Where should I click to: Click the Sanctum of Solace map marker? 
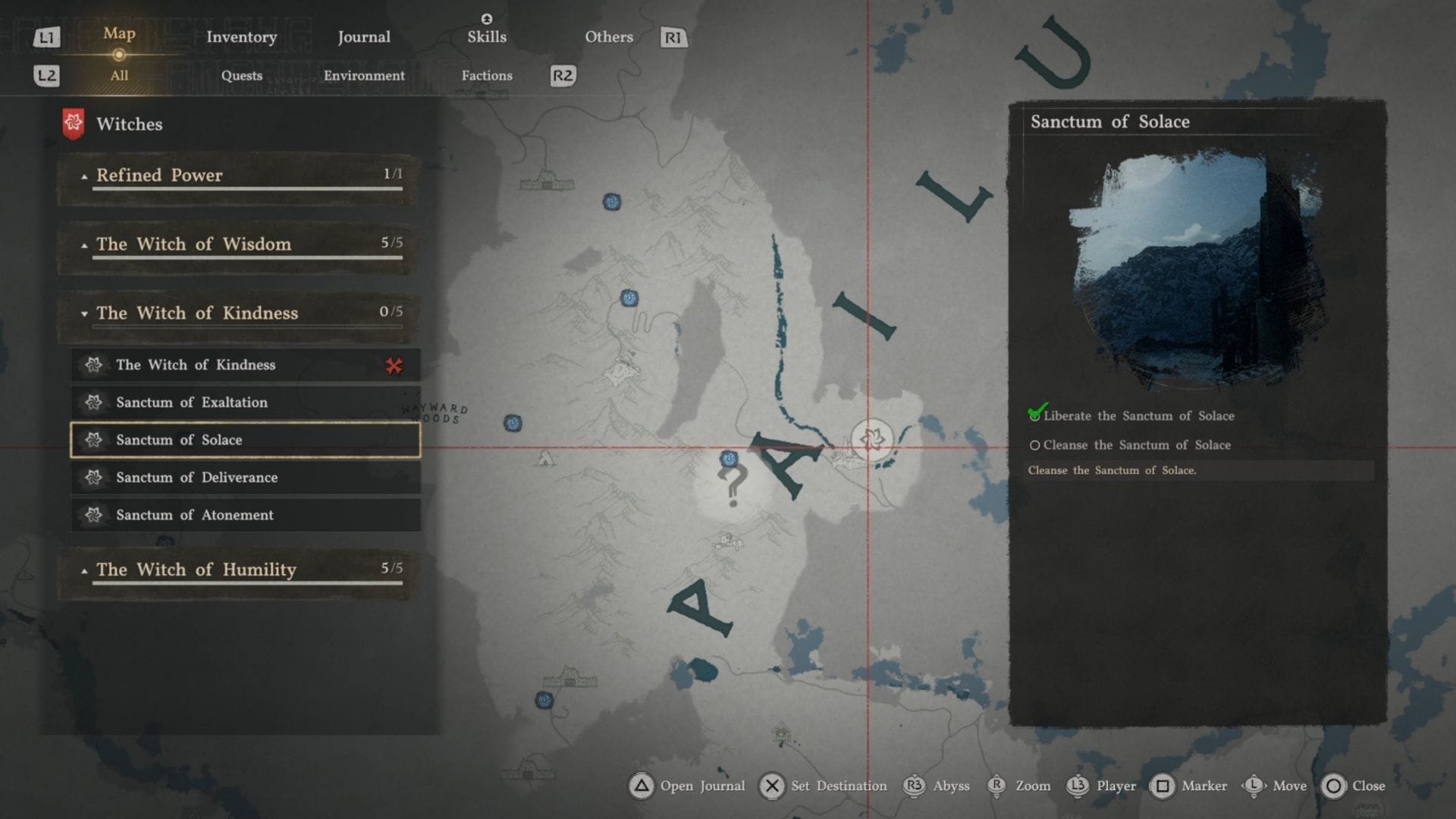[x=871, y=438]
